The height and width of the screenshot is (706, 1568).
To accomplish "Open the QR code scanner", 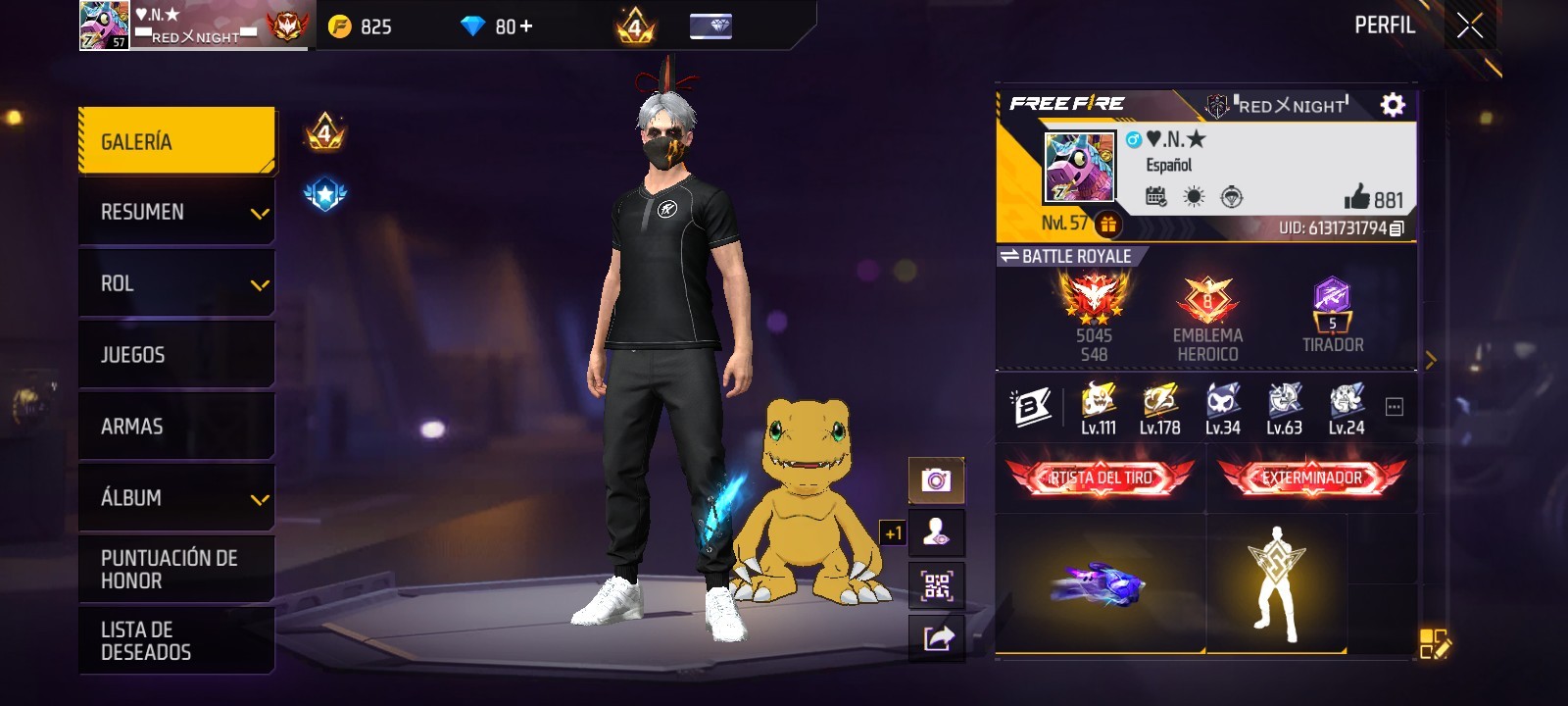I will [937, 585].
